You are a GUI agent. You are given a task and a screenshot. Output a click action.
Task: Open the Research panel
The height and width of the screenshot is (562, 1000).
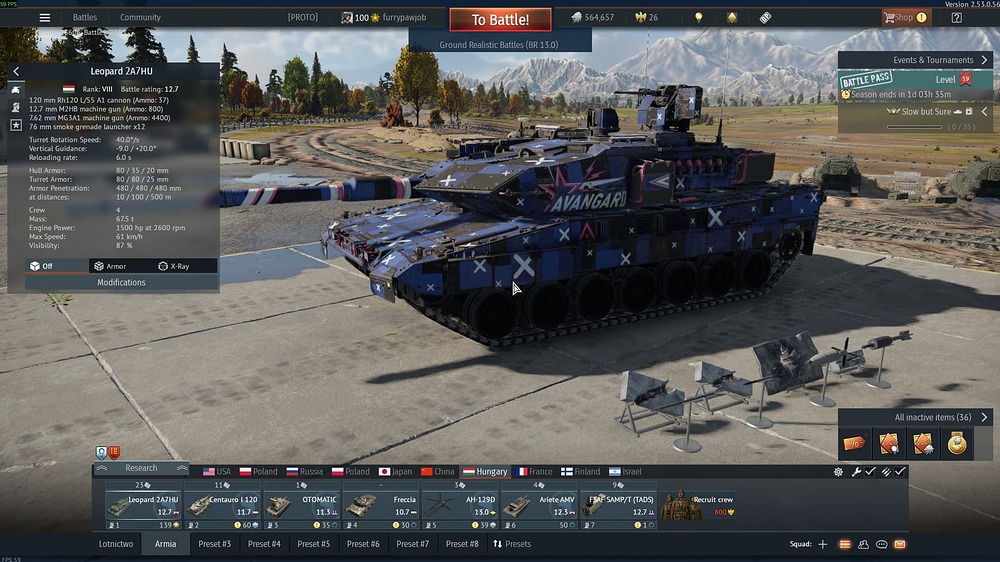point(141,468)
